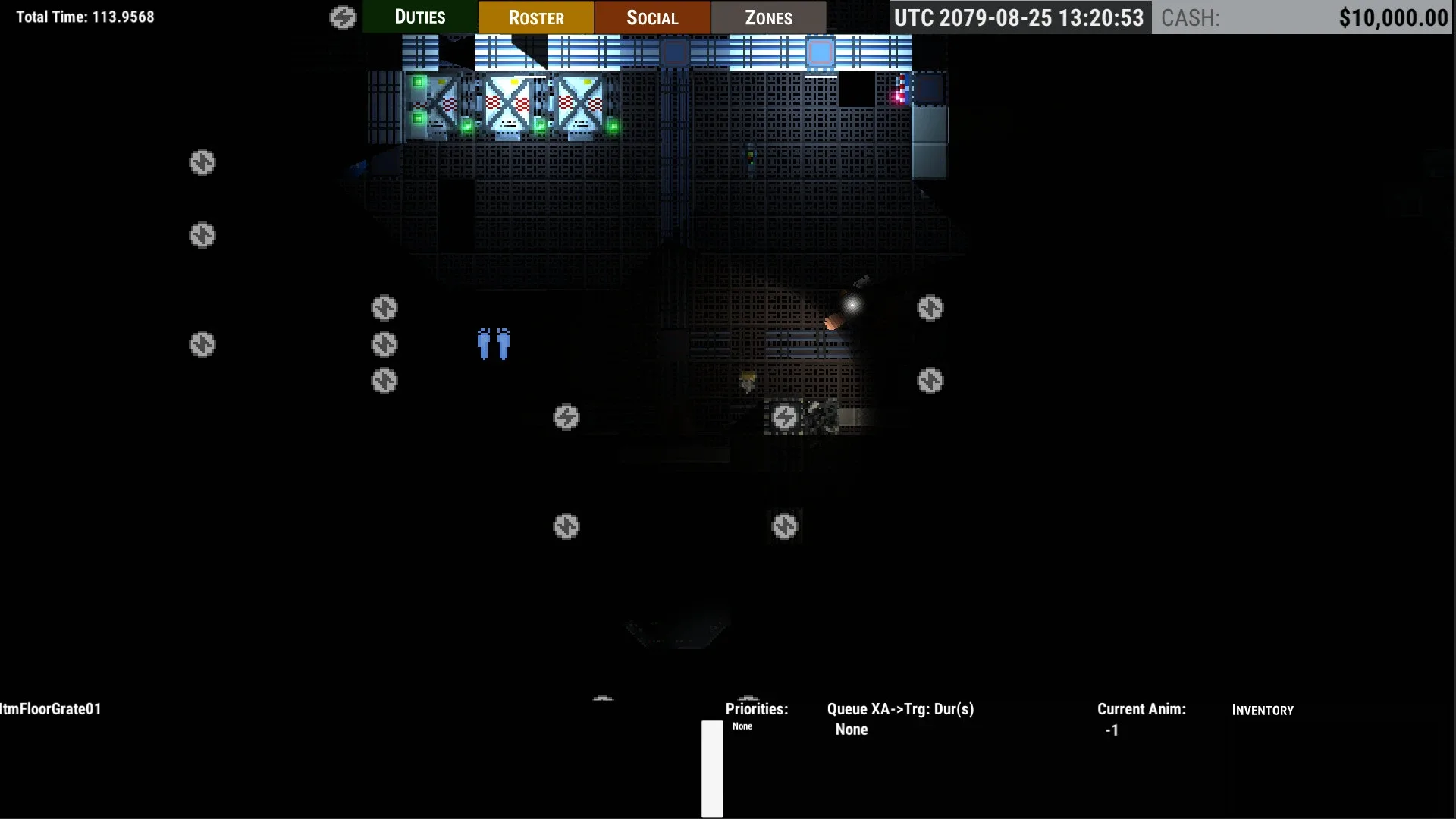The image size is (1456, 819).
Task: Open the Inventory panel label
Action: click(x=1263, y=710)
